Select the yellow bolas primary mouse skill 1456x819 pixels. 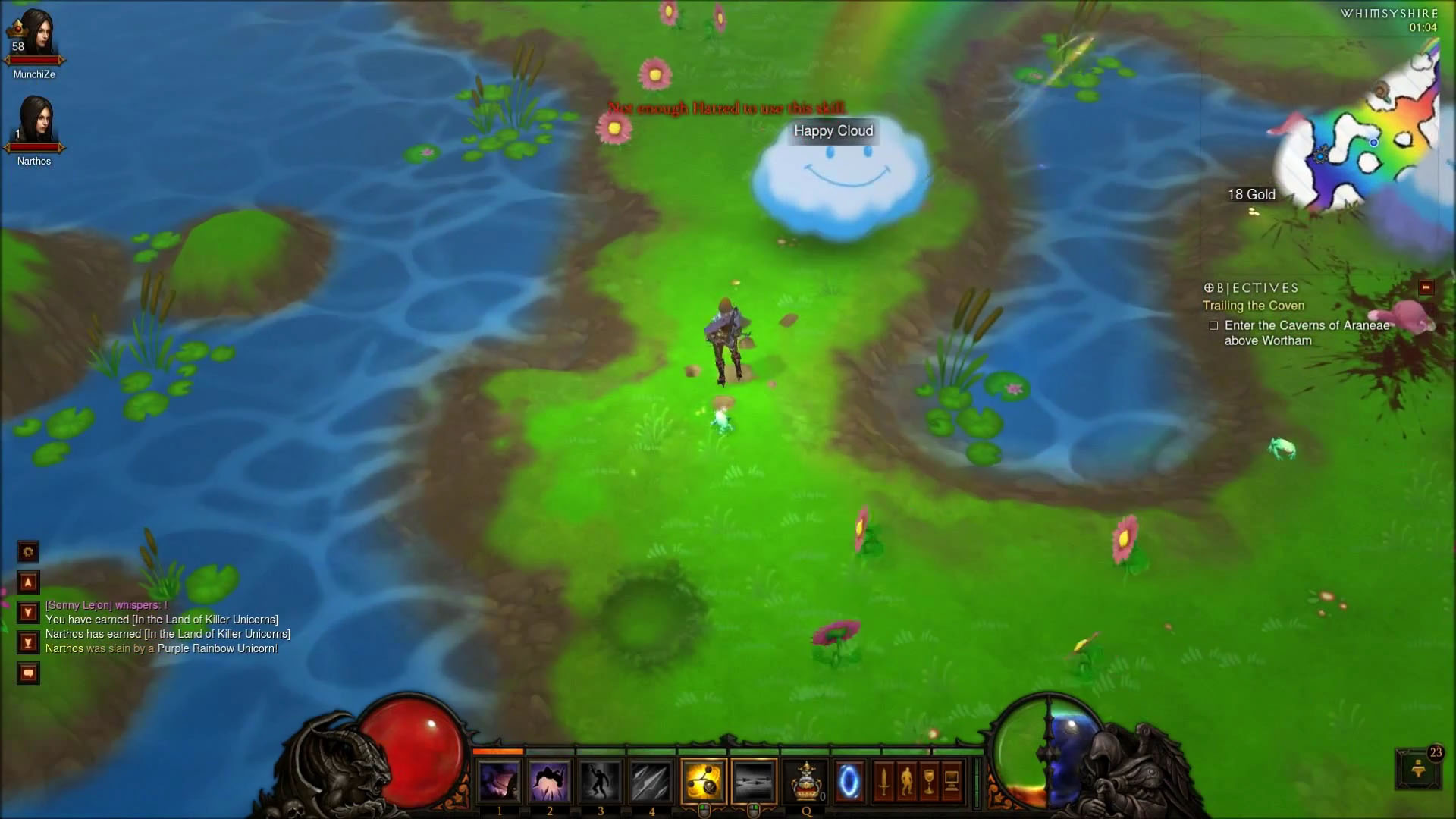click(704, 781)
